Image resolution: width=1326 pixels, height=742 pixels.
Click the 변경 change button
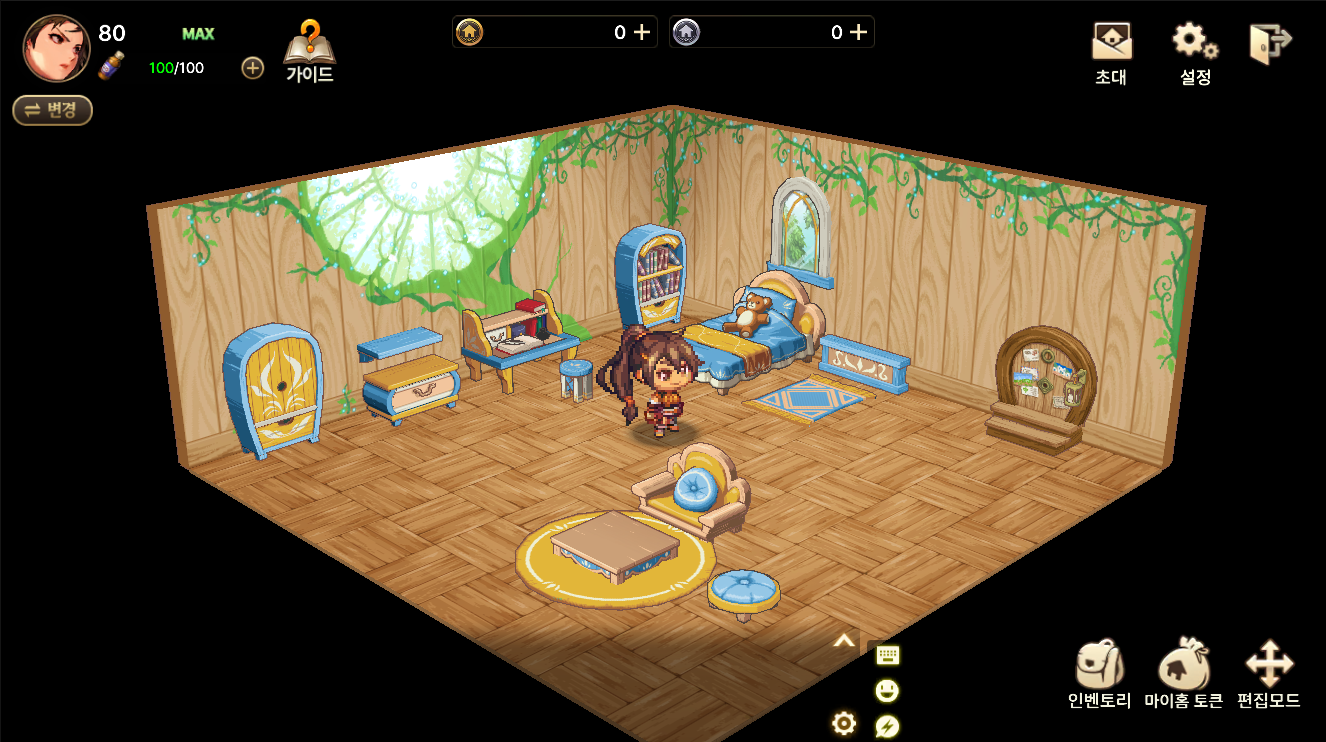coord(52,110)
